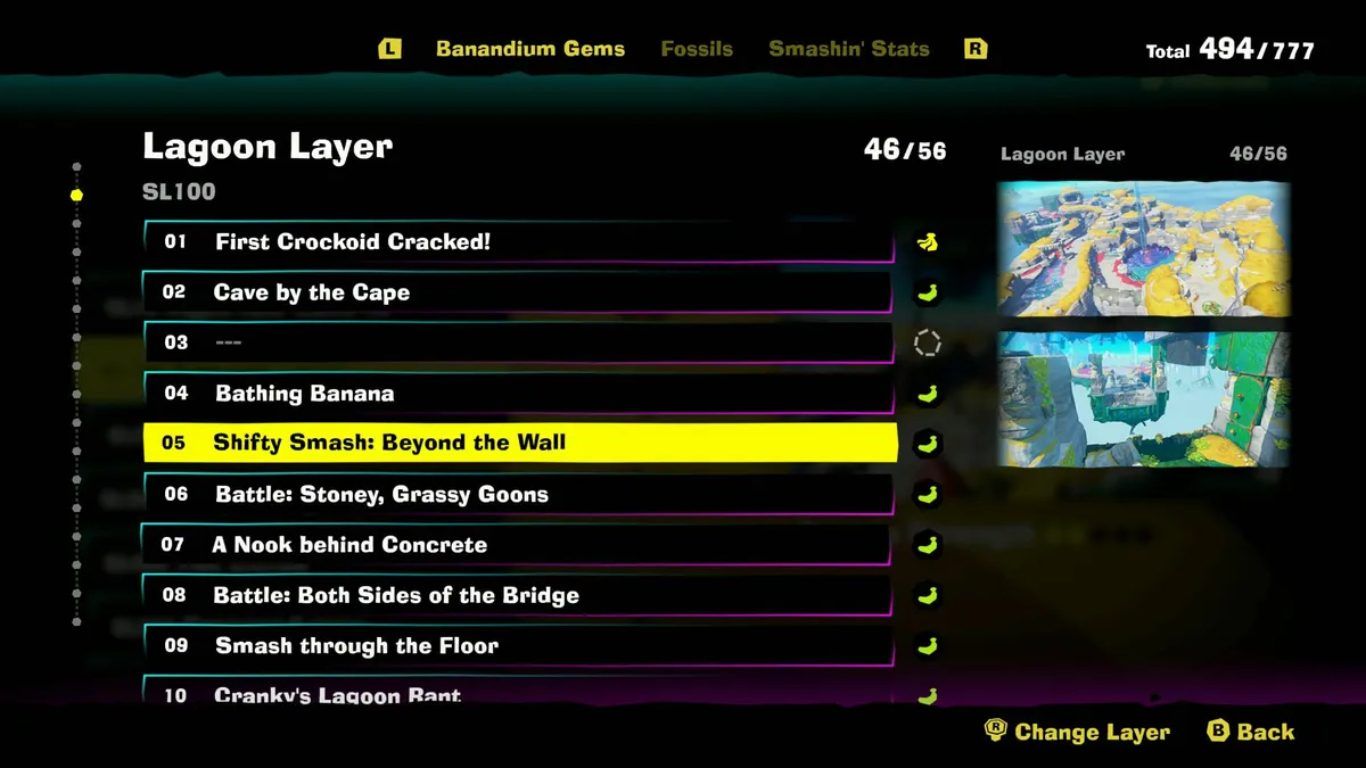Image resolution: width=1366 pixels, height=768 pixels.
Task: Click Shifty Smash: Beyond the Wall
Action: 518,443
